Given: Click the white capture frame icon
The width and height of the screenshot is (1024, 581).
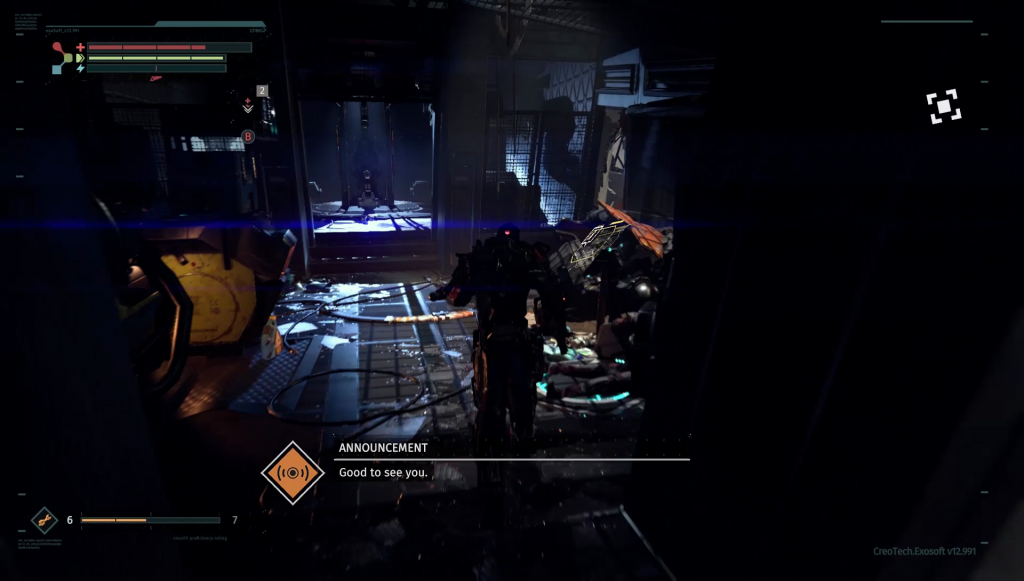Looking at the screenshot, I should [944, 107].
